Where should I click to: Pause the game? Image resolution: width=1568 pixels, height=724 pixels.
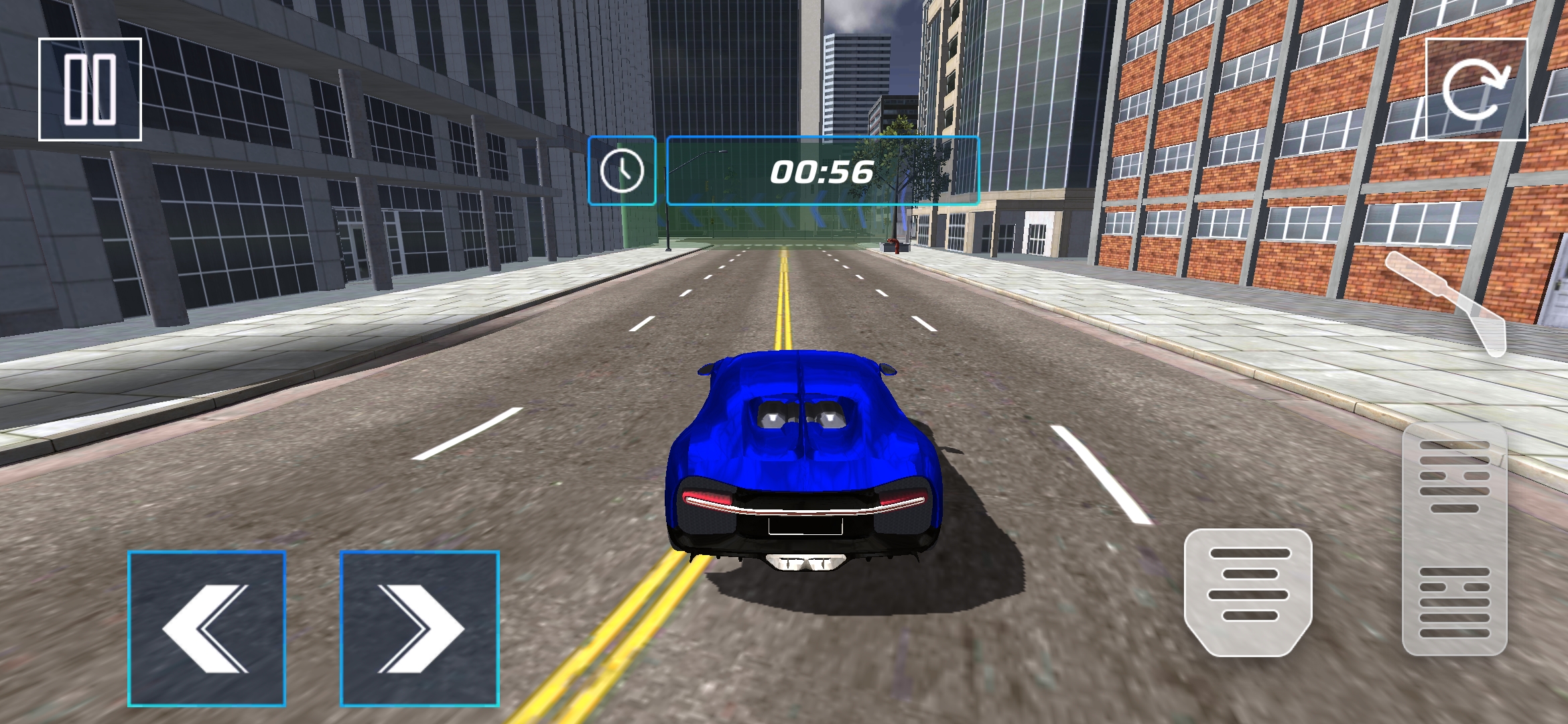click(x=90, y=89)
